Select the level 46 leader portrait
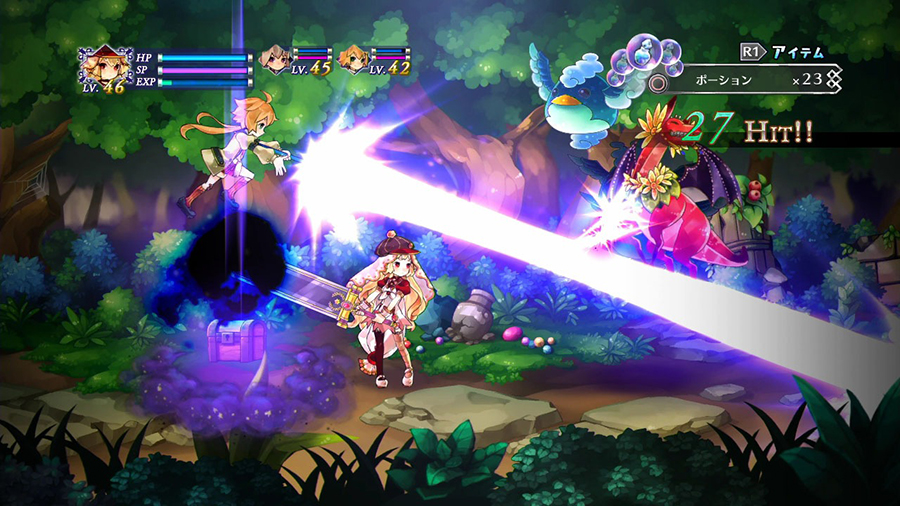 coord(102,67)
